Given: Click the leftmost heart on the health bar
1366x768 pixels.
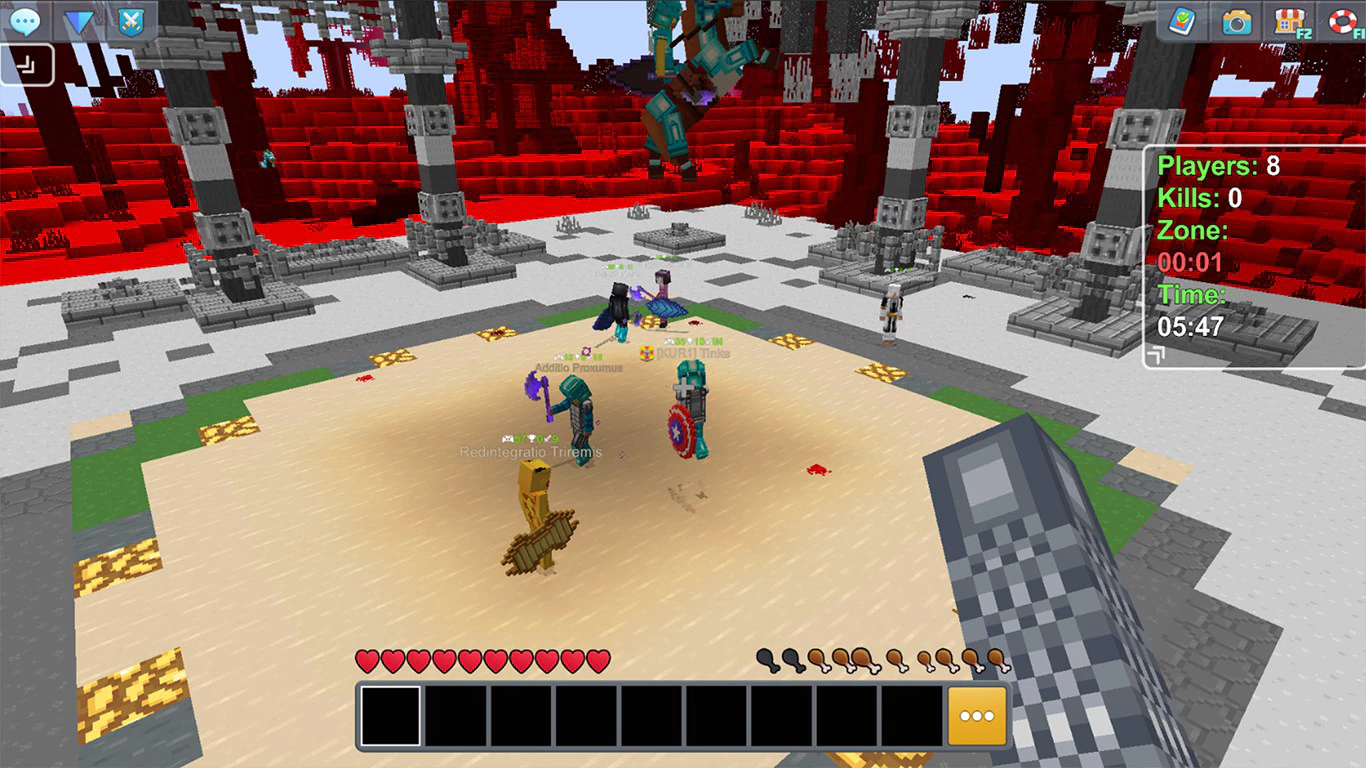Looking at the screenshot, I should [365, 660].
